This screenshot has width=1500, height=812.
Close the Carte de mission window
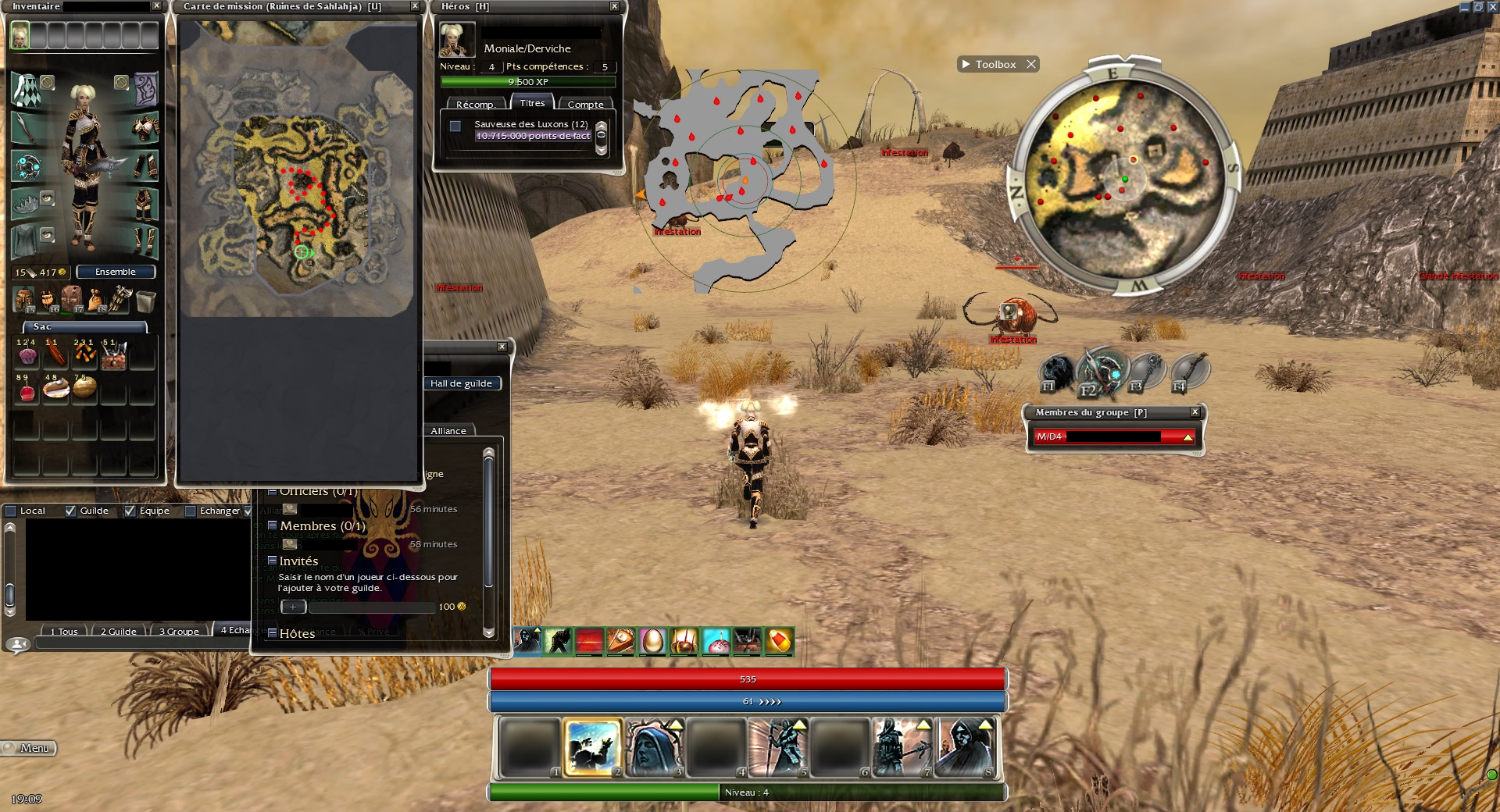(x=415, y=6)
